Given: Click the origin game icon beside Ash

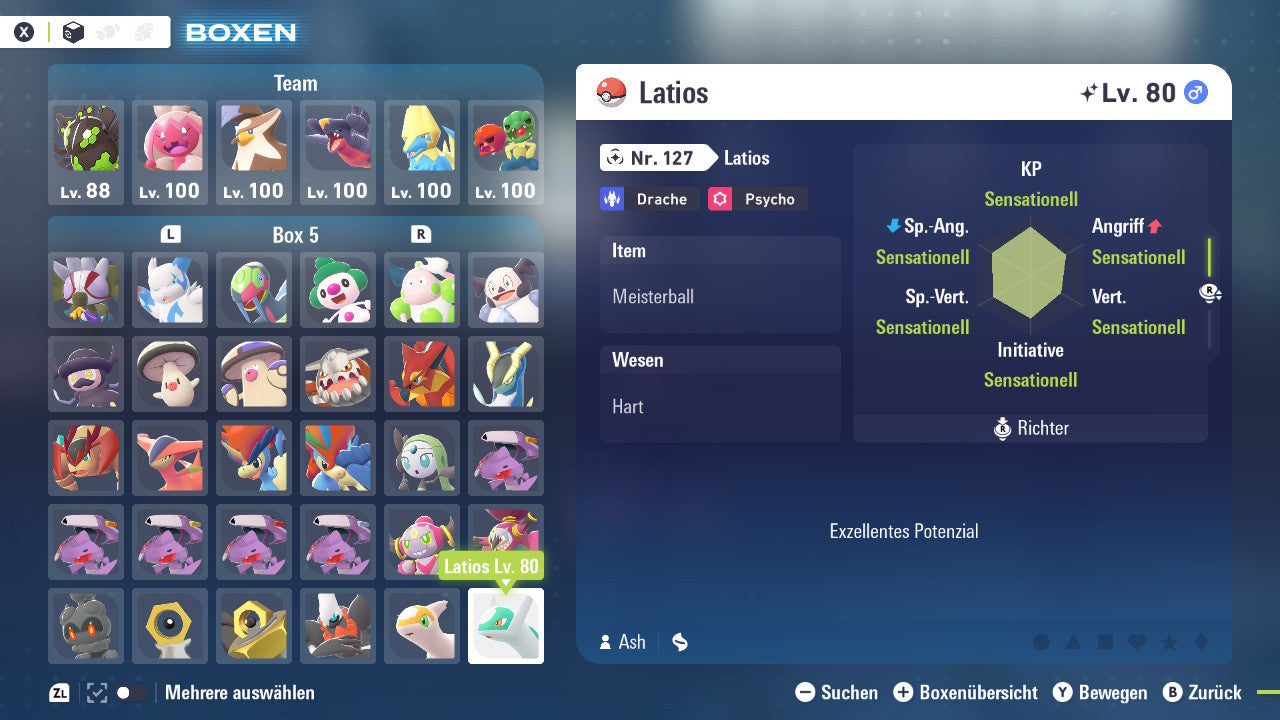Looking at the screenshot, I should pos(679,643).
